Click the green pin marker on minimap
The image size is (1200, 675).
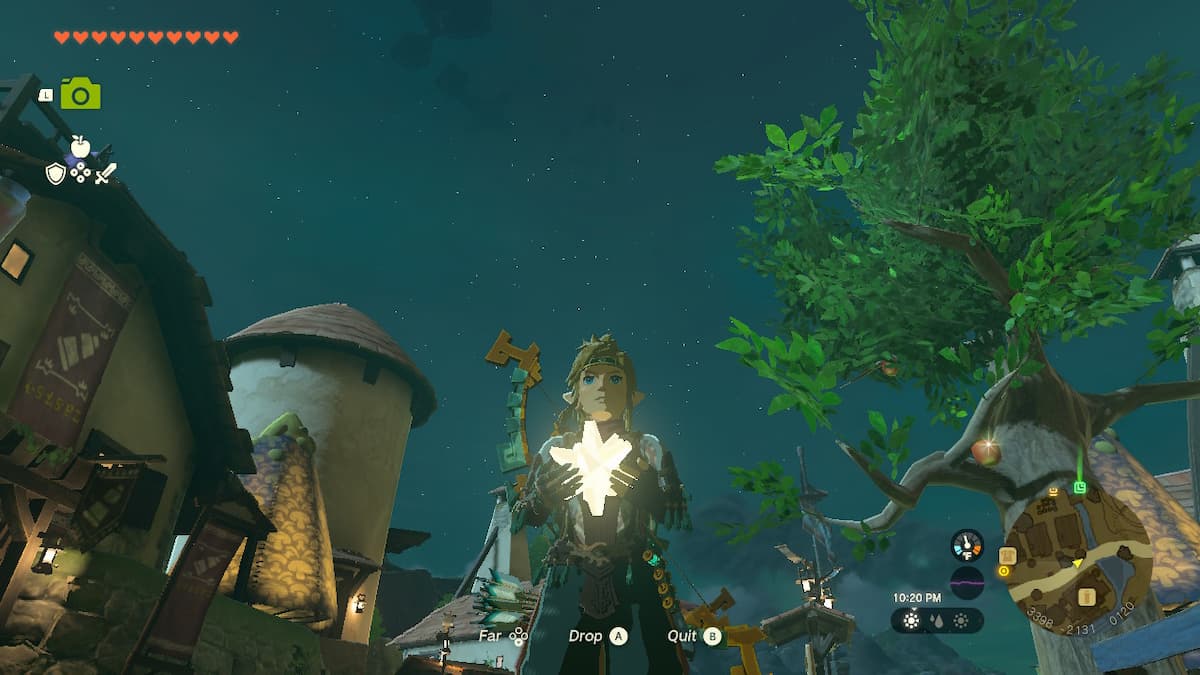[1080, 487]
